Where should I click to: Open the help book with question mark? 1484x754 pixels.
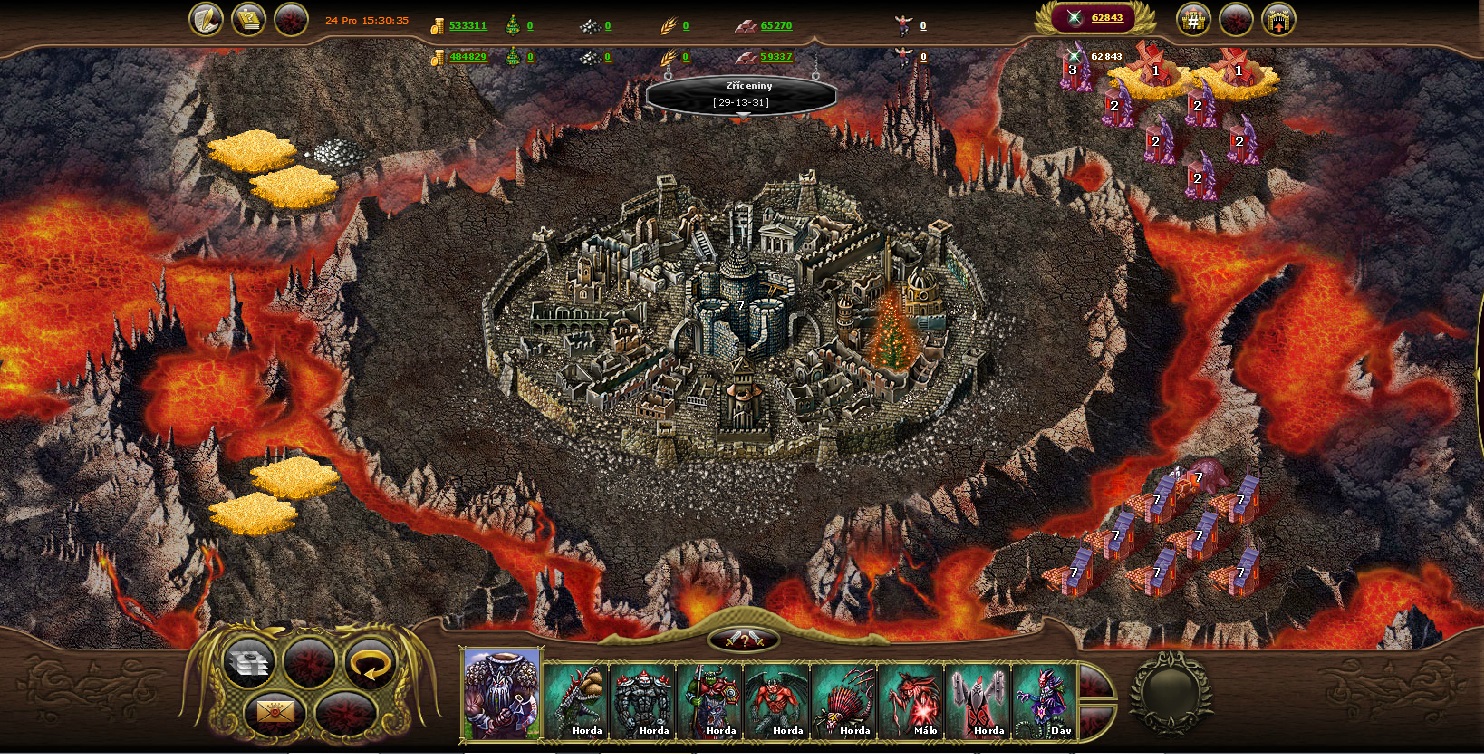[x=248, y=19]
